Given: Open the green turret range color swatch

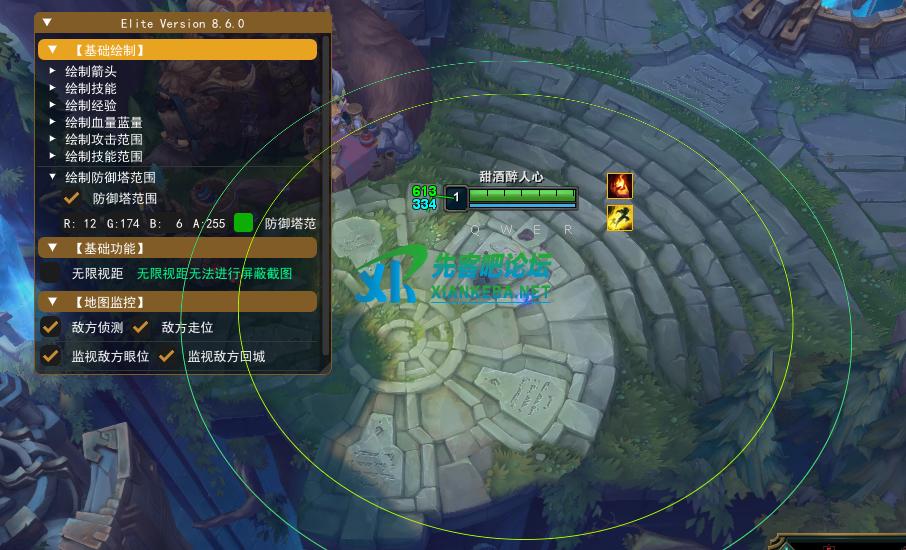Looking at the screenshot, I should pos(243,223).
